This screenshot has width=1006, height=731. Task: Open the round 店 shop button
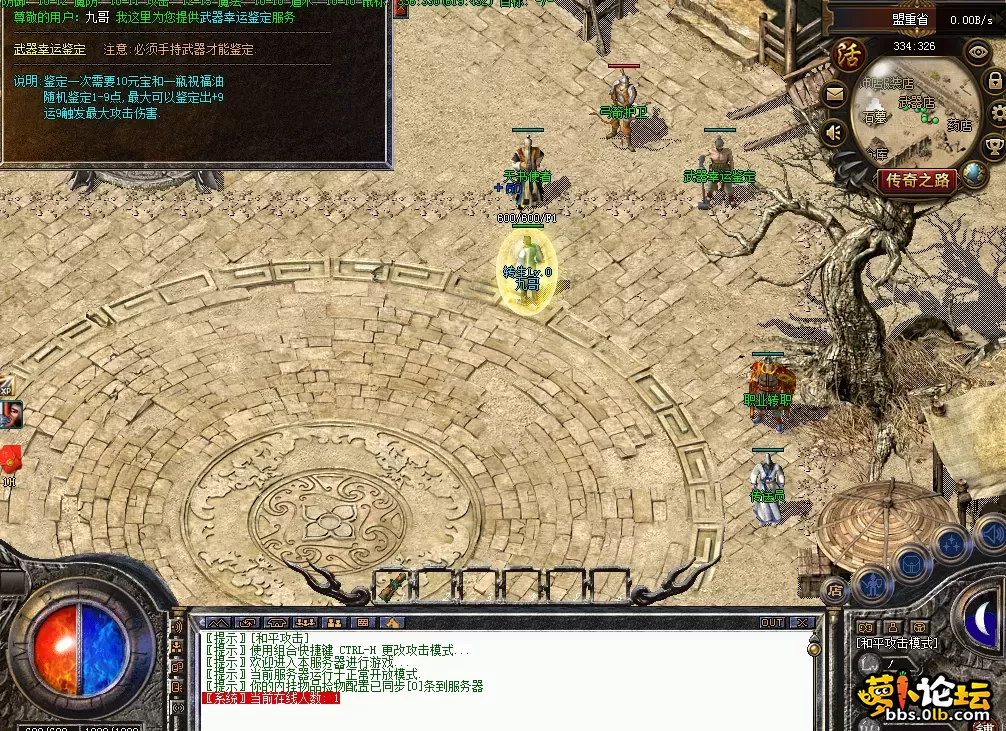836,591
